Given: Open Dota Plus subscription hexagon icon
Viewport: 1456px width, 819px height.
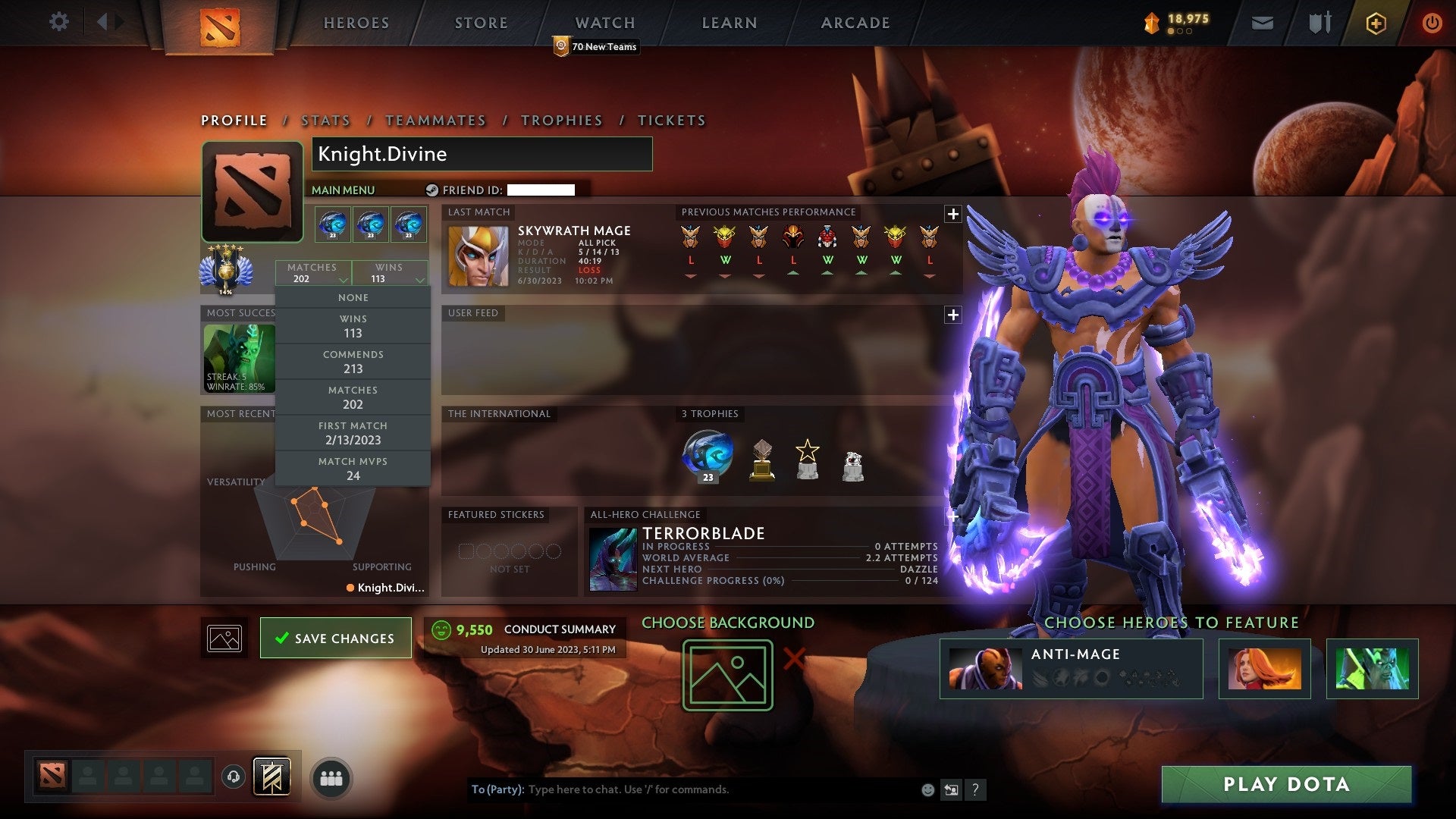Looking at the screenshot, I should (1375, 22).
